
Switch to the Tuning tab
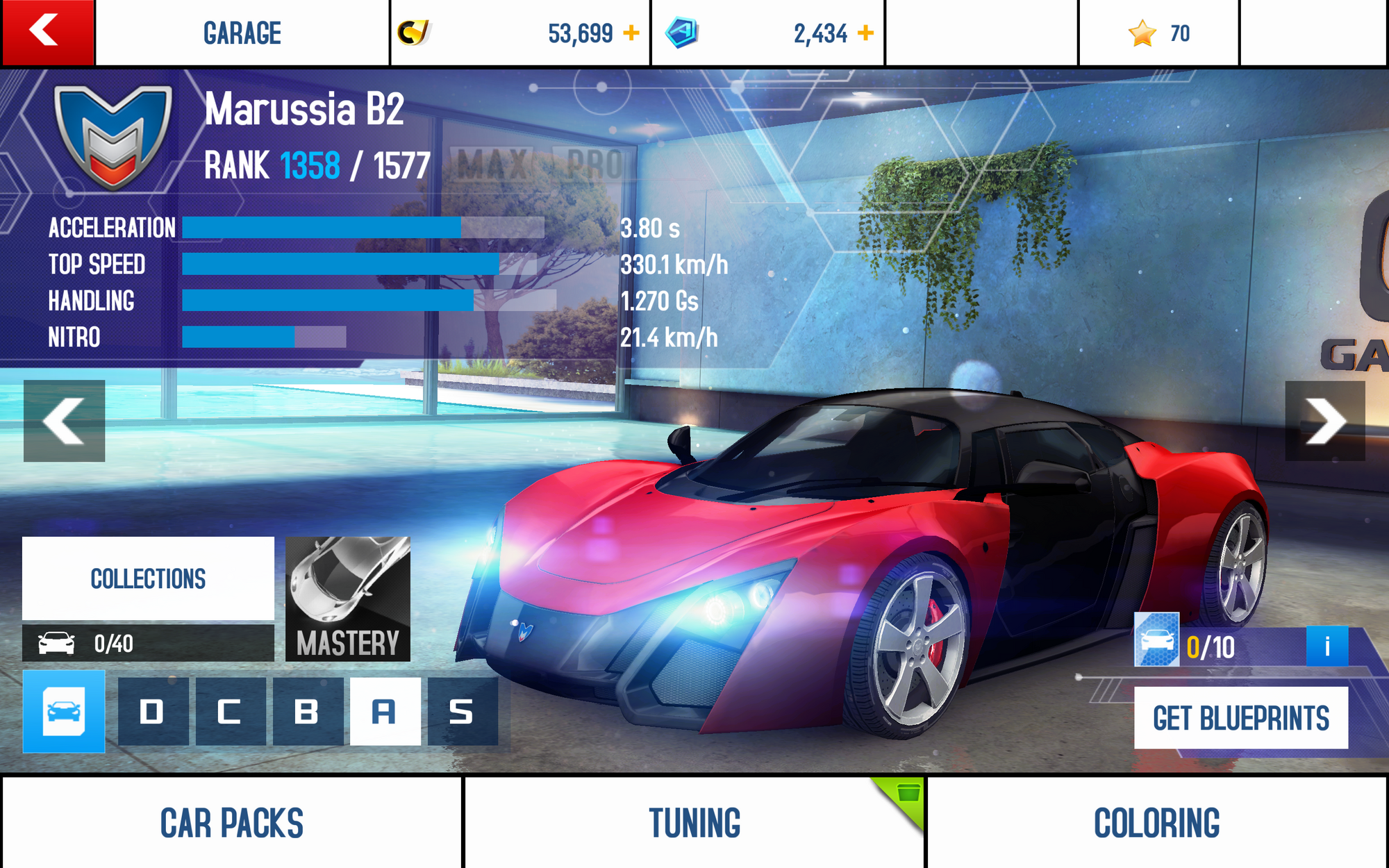[x=694, y=823]
